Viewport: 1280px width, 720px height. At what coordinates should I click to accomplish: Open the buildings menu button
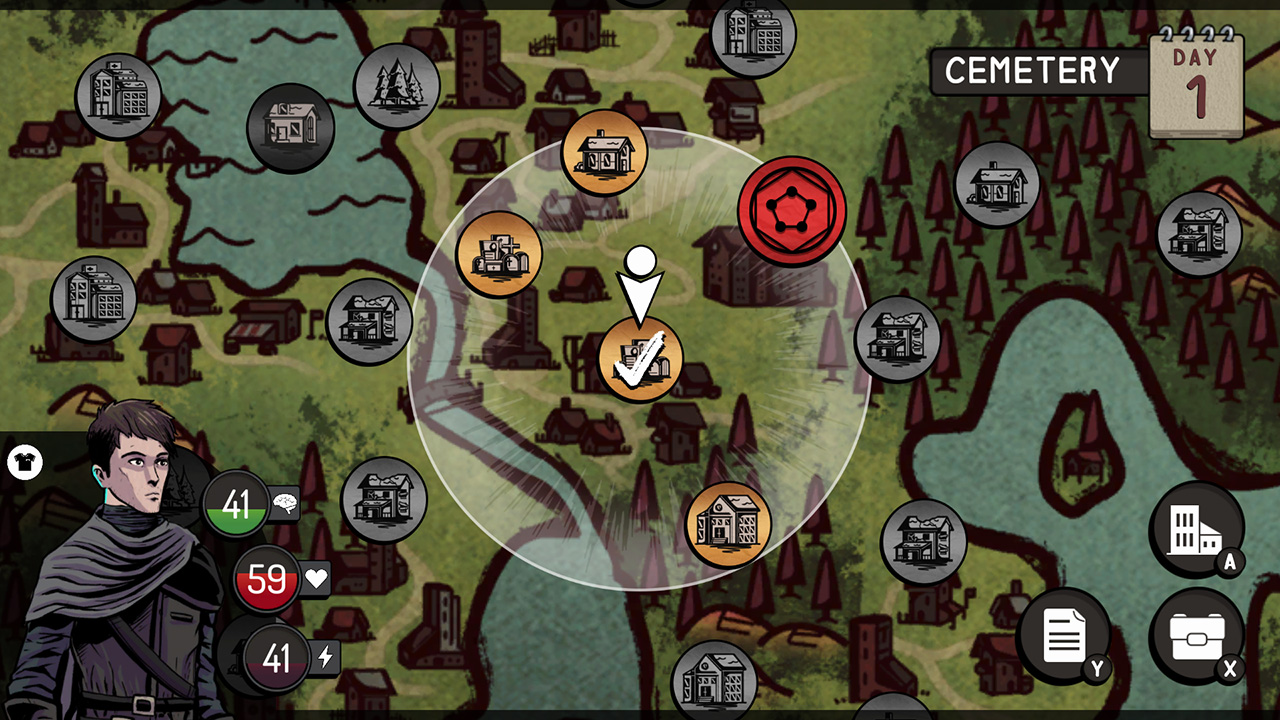(1196, 529)
